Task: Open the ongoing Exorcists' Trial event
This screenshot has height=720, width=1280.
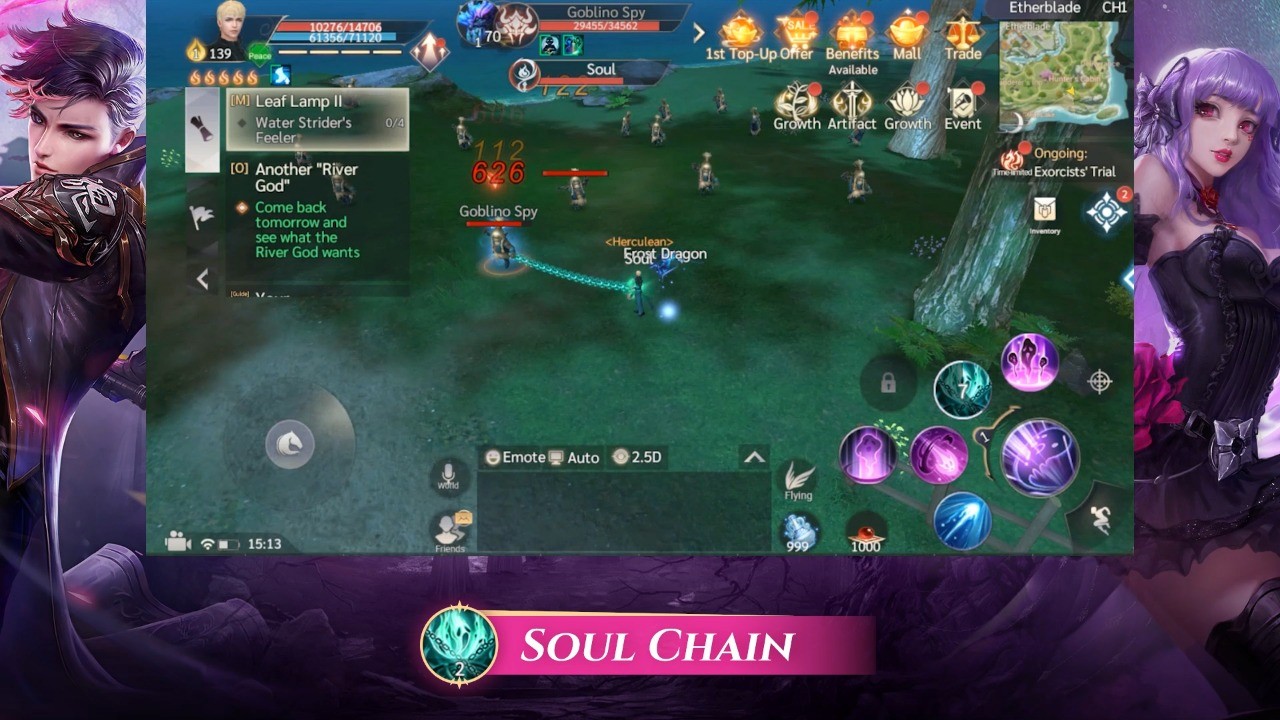Action: (1066, 162)
